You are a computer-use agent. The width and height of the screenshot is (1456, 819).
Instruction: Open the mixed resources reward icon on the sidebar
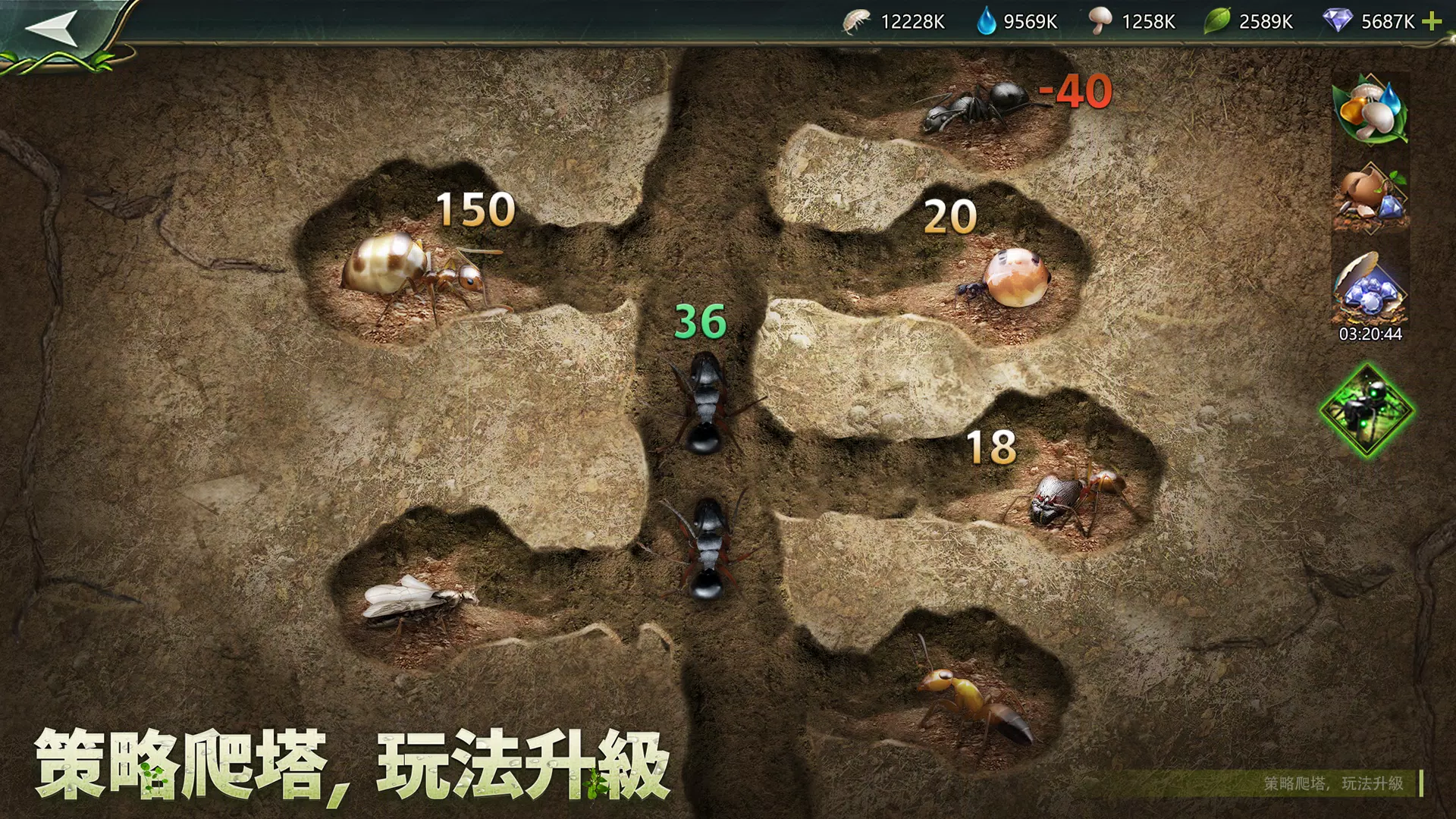tap(1370, 115)
